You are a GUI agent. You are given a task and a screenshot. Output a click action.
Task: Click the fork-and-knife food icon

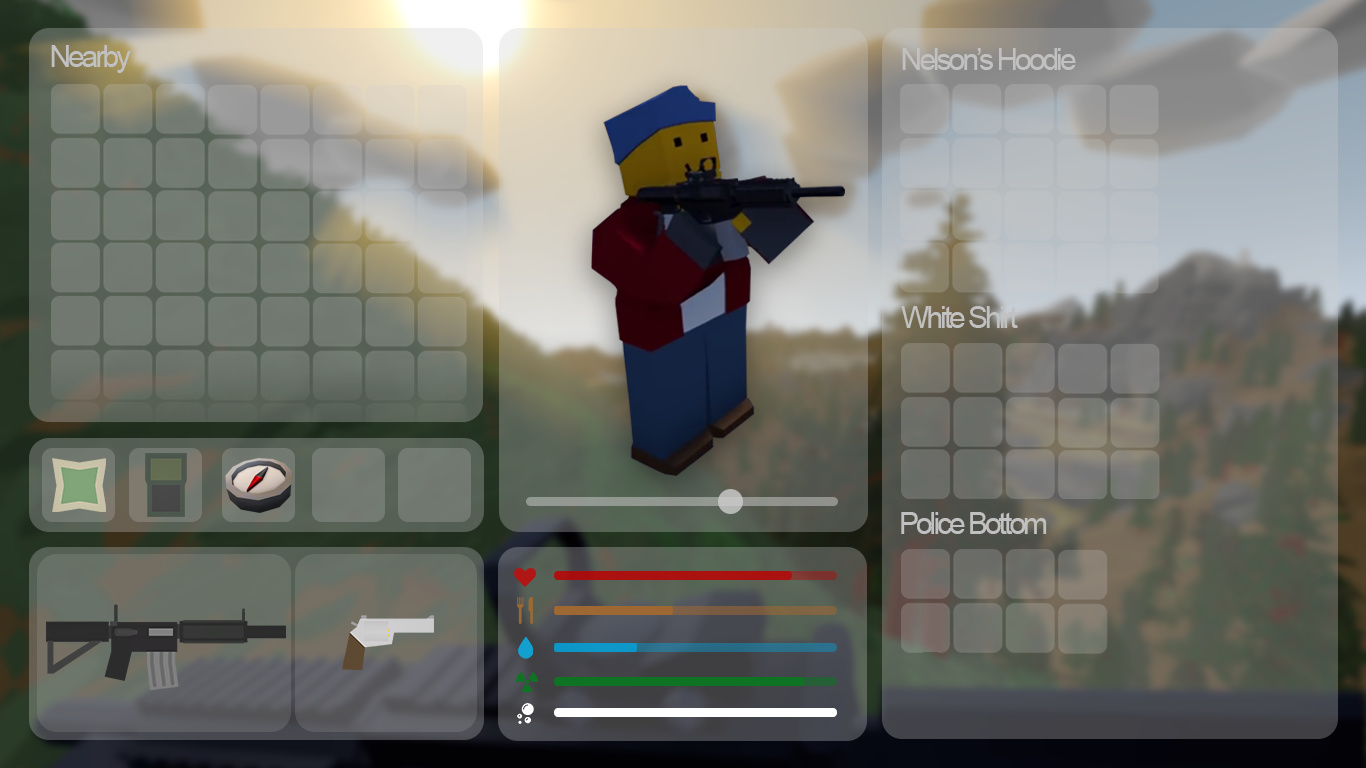(526, 610)
